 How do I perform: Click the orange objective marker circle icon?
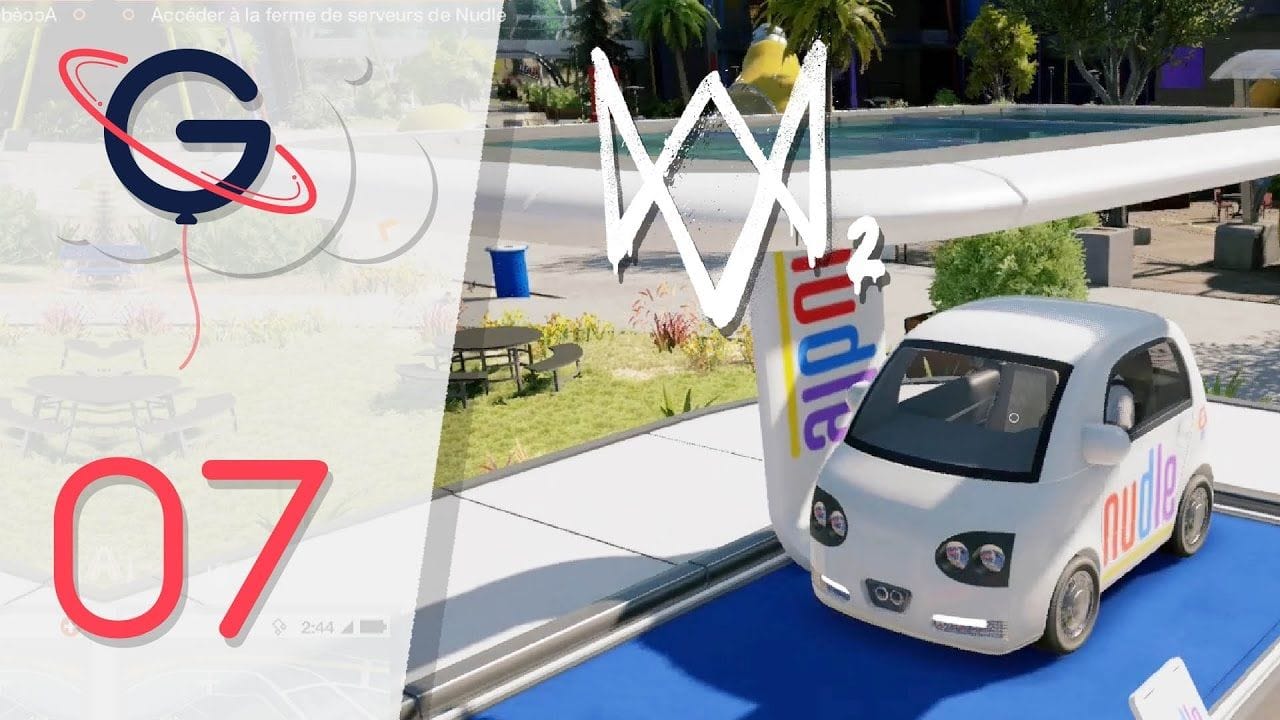81,16
